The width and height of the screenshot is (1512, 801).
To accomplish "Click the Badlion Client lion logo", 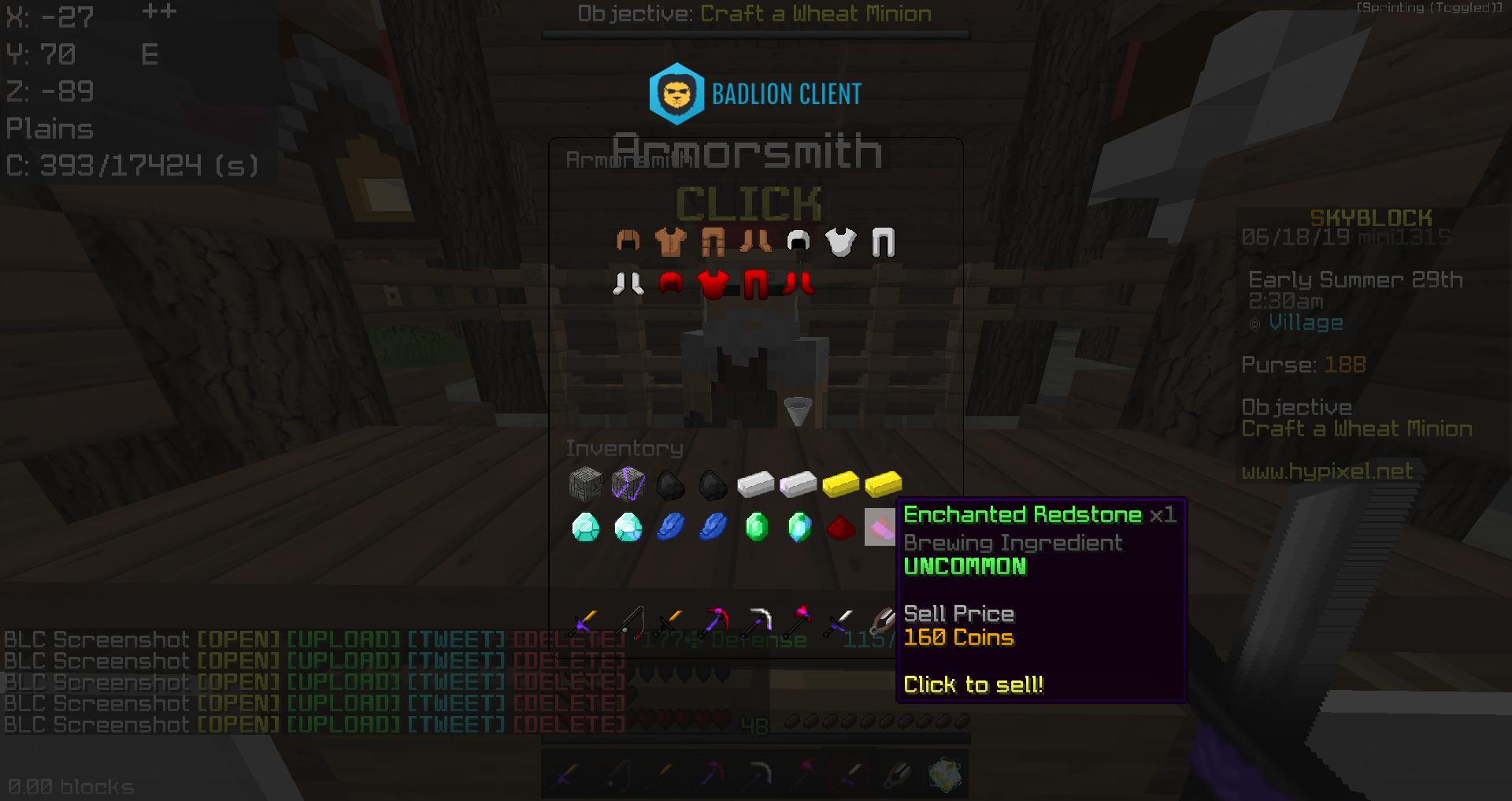I will pyautogui.click(x=676, y=93).
